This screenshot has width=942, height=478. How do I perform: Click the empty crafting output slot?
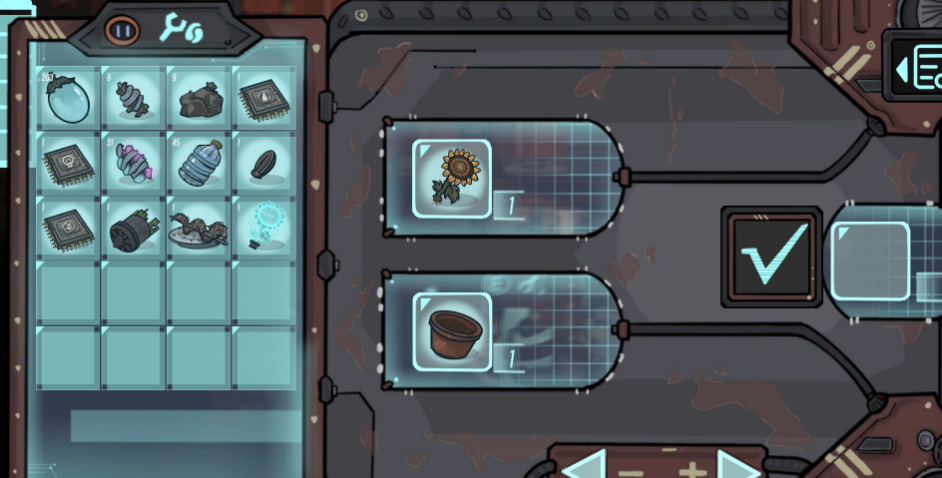click(870, 261)
